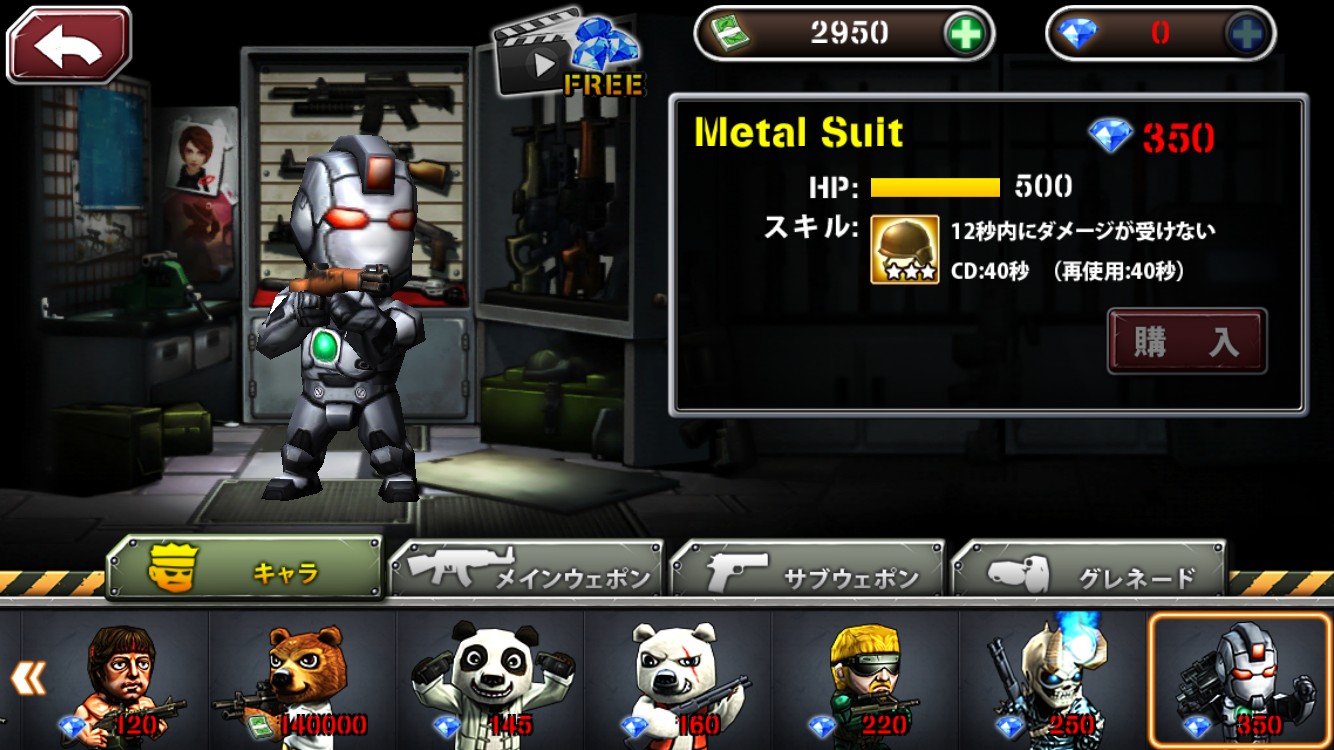
Task: Click the left double-arrow on character list
Action: click(x=28, y=678)
